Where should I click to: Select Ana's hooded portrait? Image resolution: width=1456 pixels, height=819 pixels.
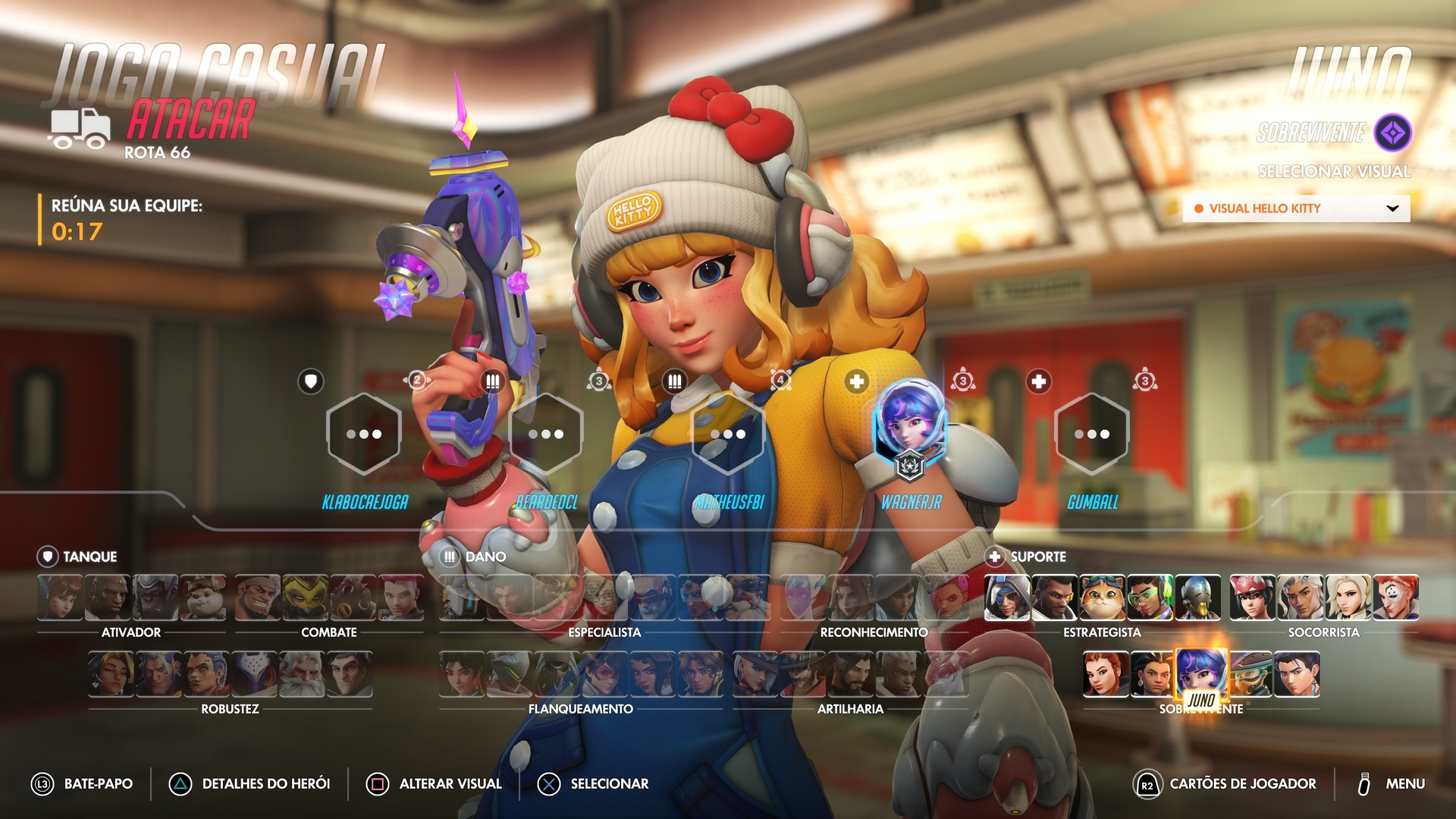1007,598
